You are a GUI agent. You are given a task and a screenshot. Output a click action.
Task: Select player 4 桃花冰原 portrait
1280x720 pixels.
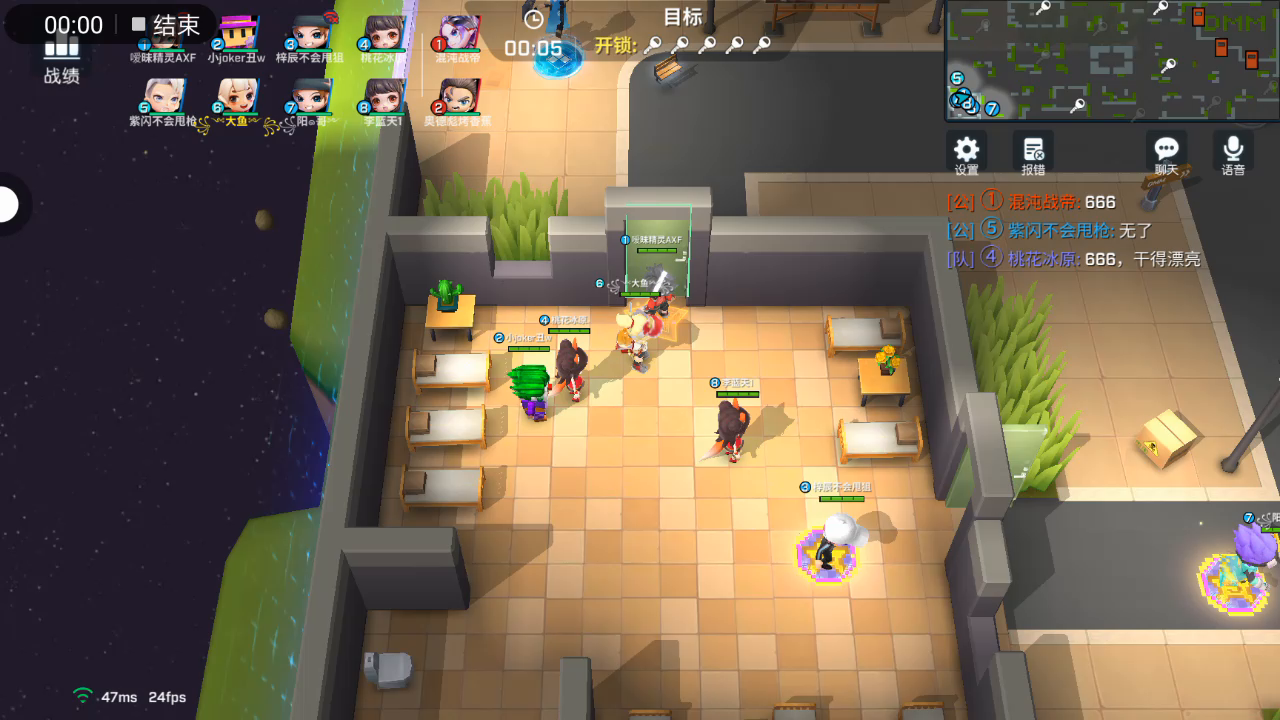384,34
